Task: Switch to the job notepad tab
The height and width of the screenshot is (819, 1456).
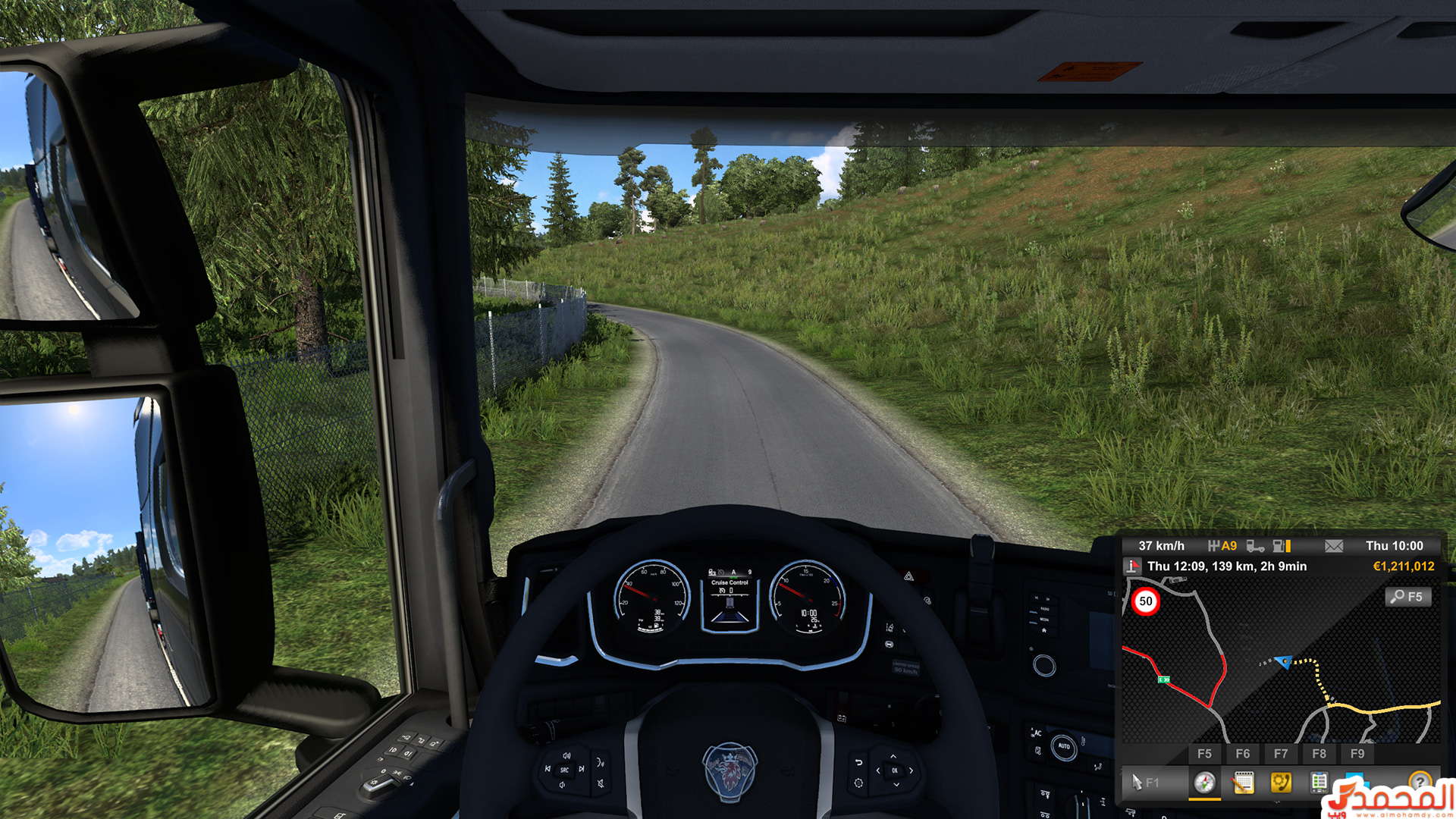Action: pos(1243,782)
